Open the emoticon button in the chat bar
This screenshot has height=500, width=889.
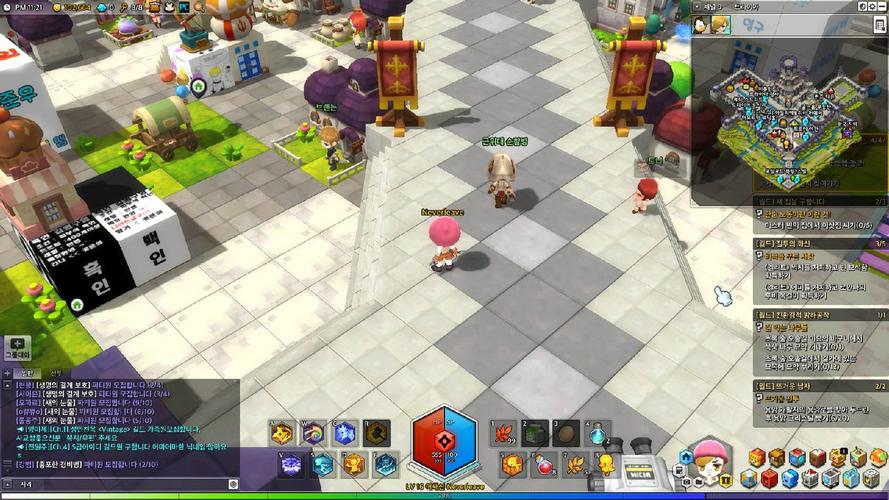point(233,484)
